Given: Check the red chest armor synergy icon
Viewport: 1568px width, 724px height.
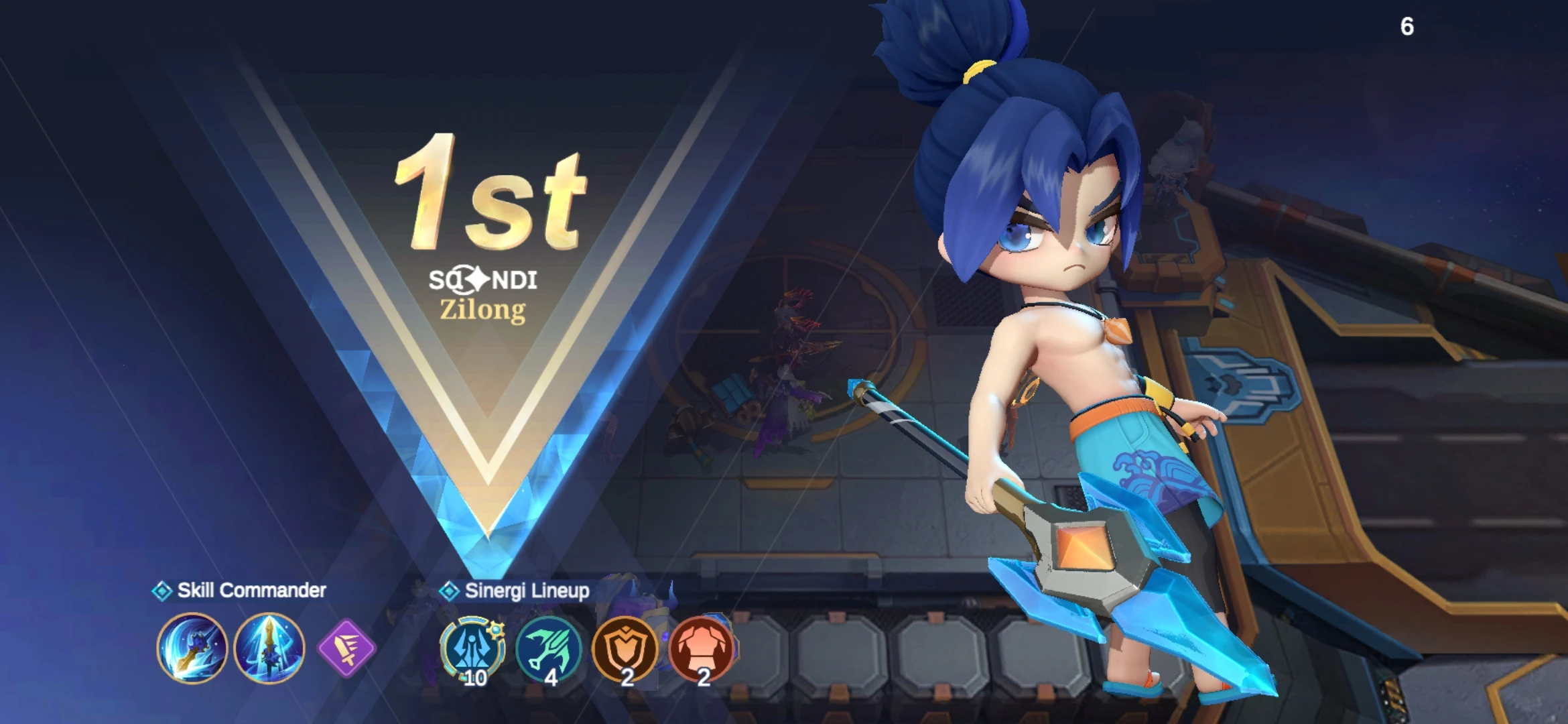Looking at the screenshot, I should pos(702,649).
